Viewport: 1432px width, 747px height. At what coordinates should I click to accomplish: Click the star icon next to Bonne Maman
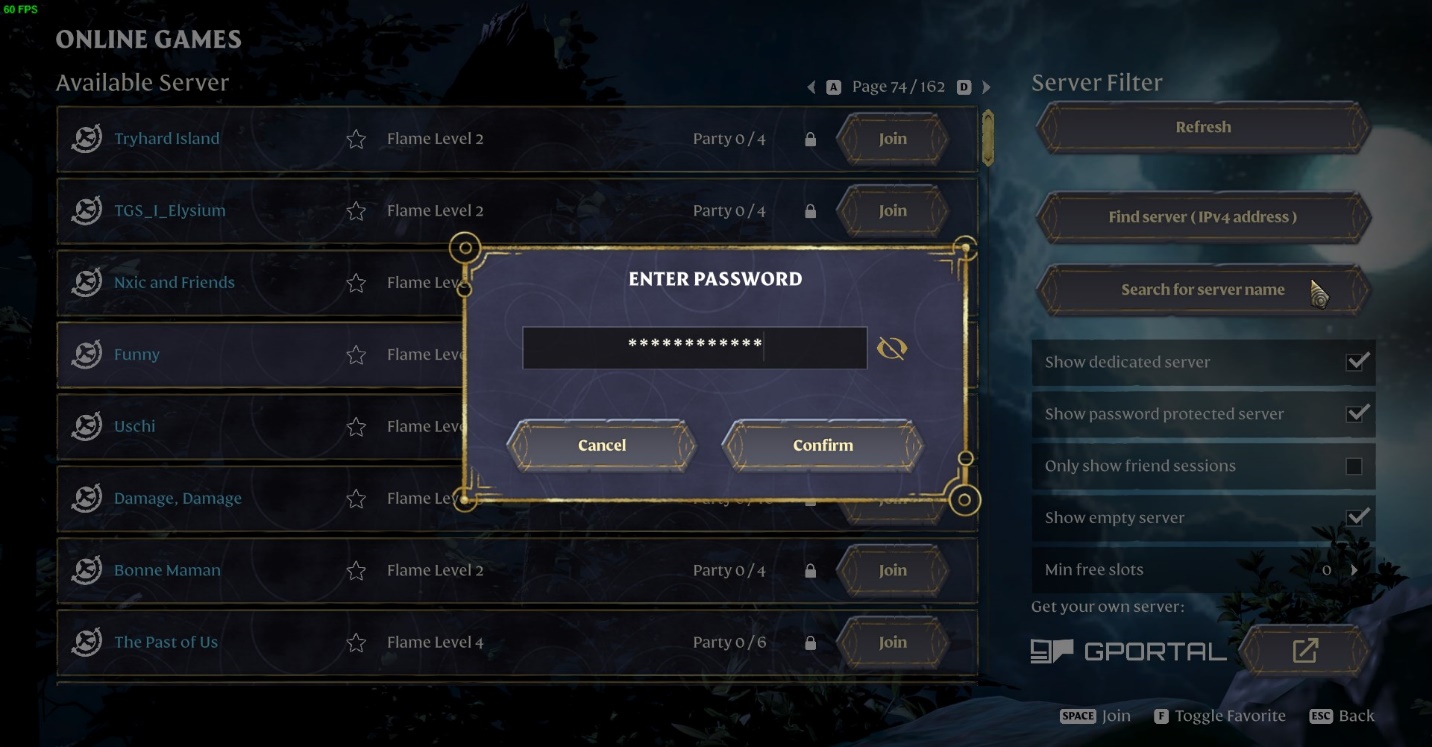pyautogui.click(x=356, y=570)
